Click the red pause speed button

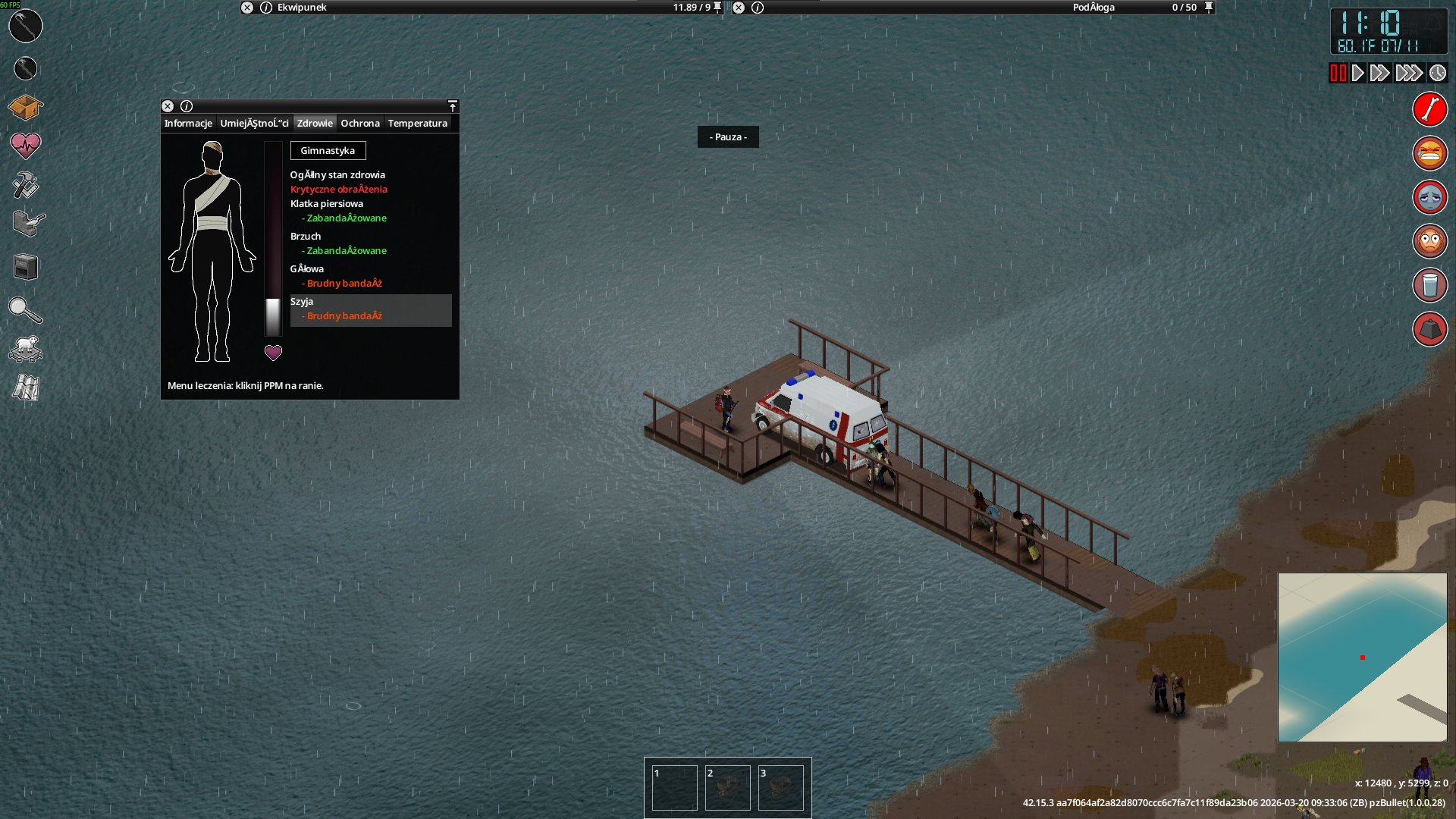(x=1338, y=74)
